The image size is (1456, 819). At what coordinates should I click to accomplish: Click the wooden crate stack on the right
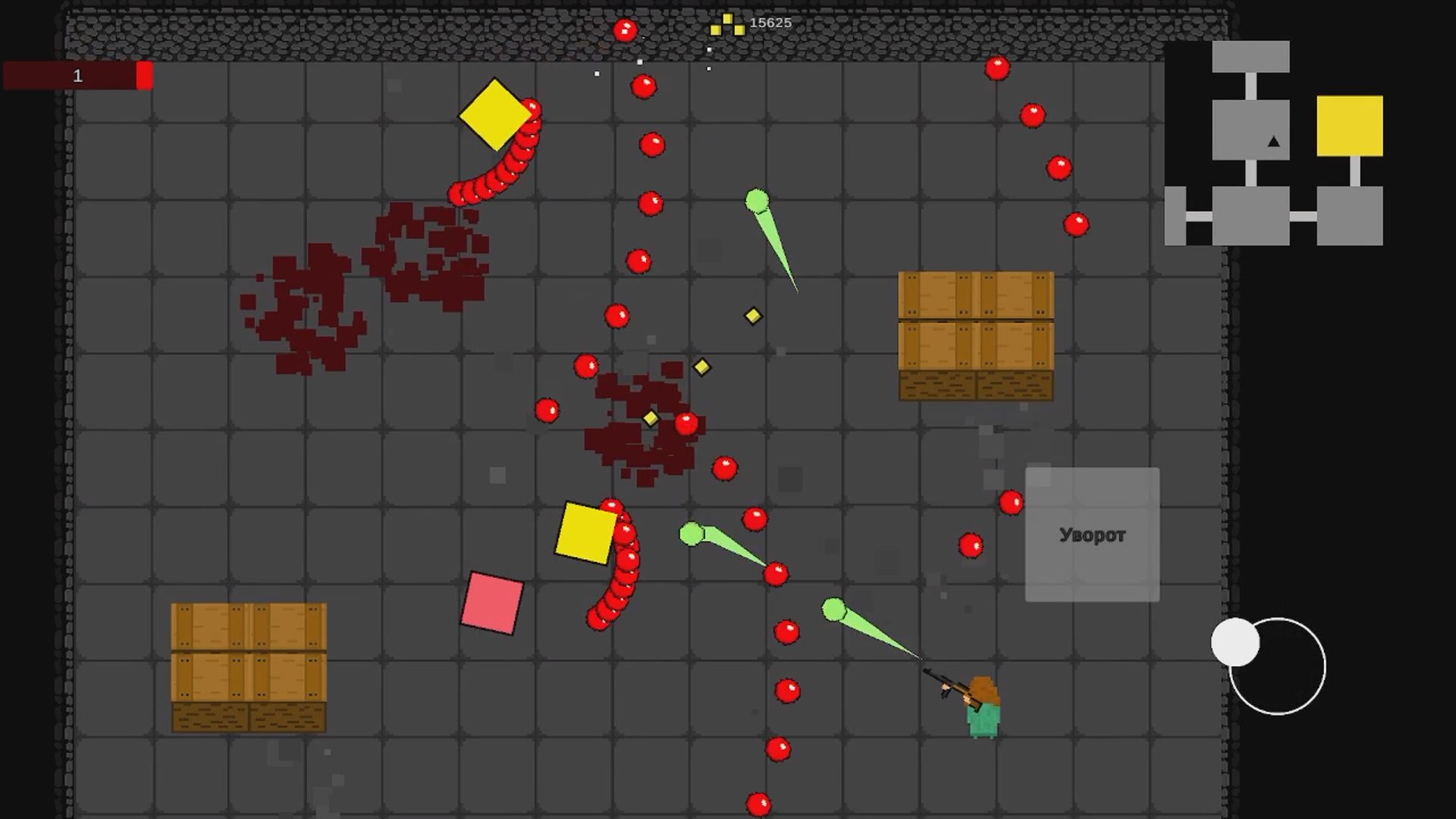[x=976, y=334]
